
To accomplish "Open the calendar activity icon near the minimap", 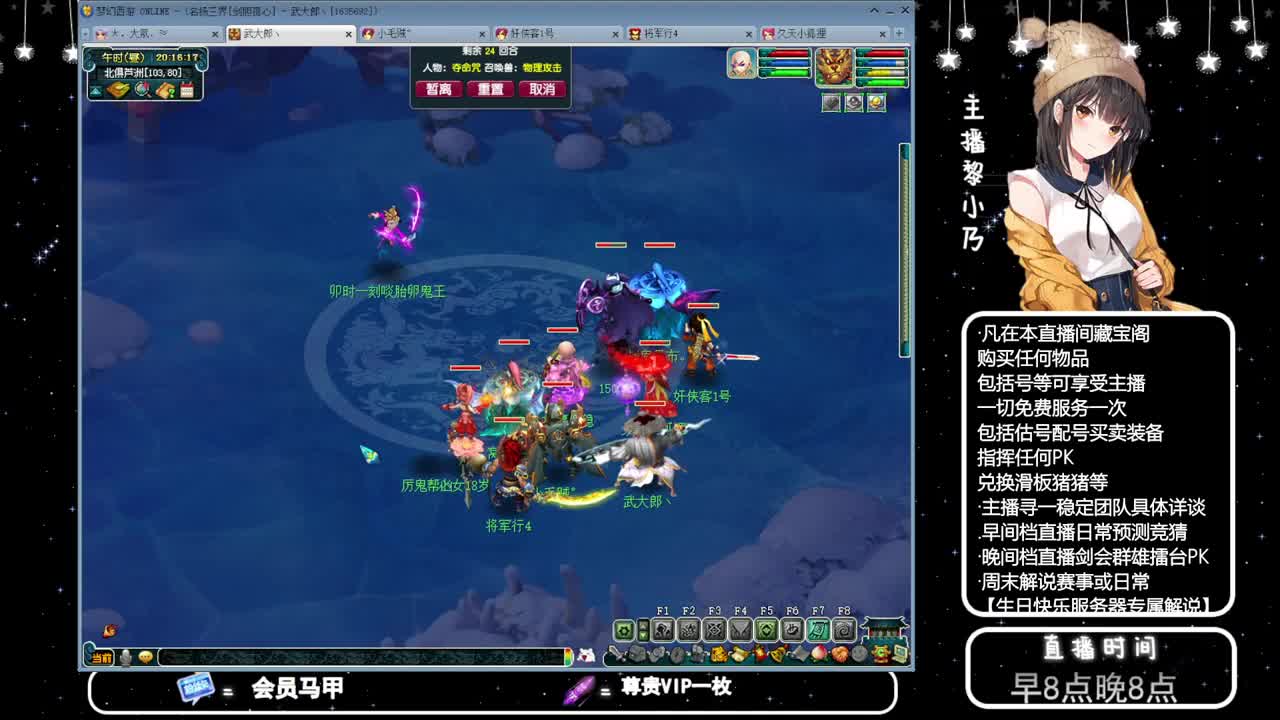I will point(187,89).
